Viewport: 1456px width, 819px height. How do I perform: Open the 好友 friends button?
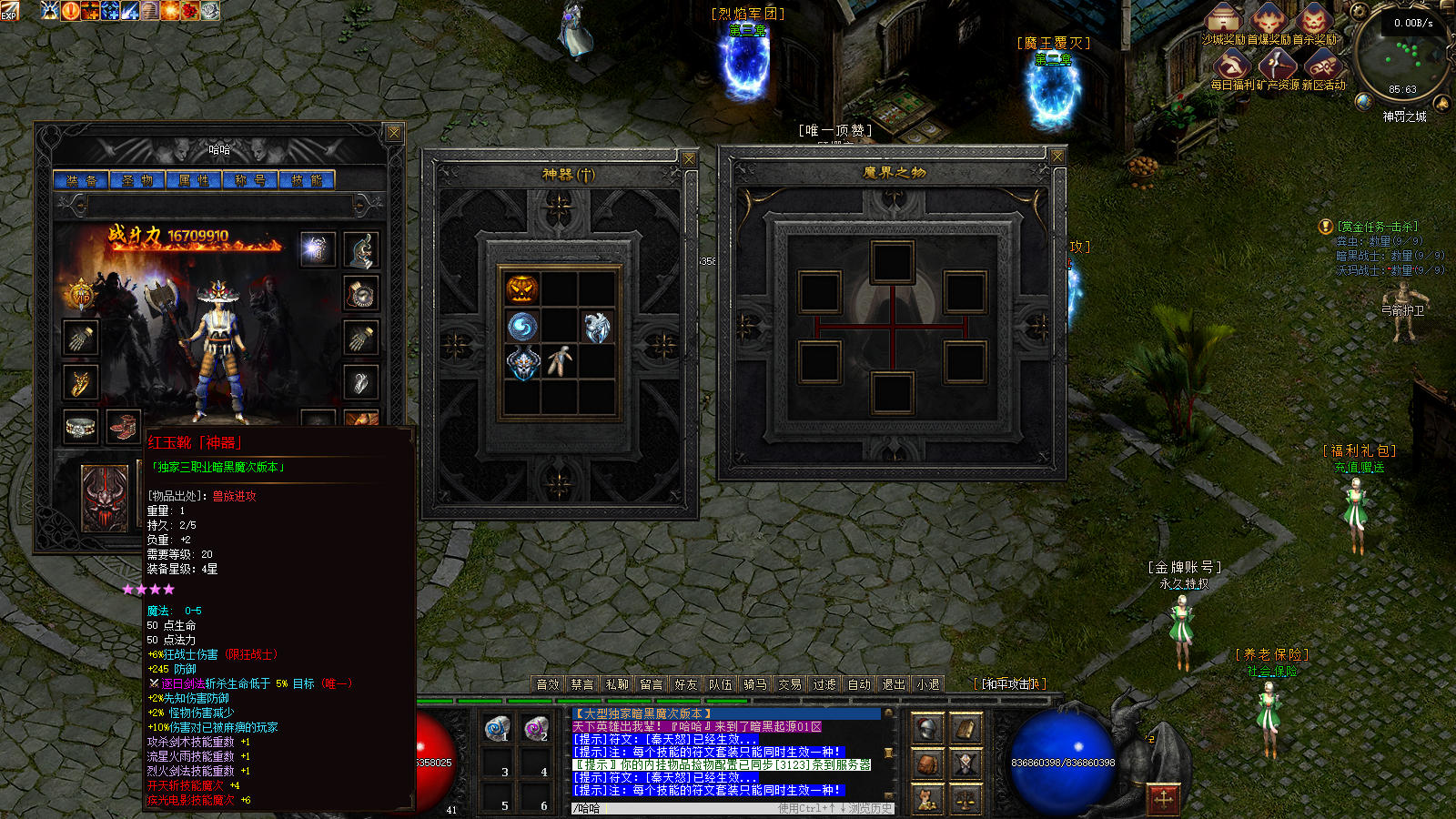pos(686,684)
